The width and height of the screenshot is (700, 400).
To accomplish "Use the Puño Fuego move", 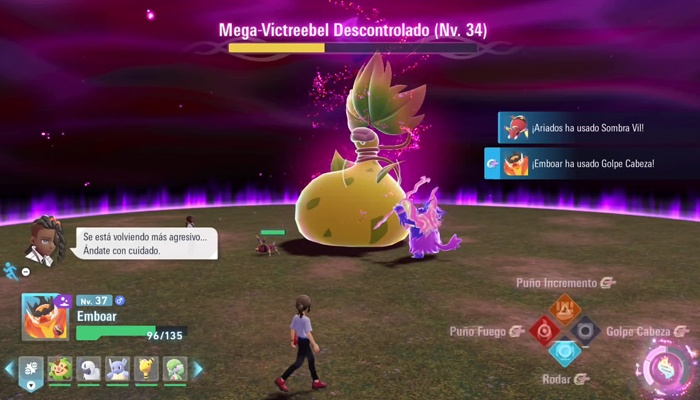I will click(543, 330).
